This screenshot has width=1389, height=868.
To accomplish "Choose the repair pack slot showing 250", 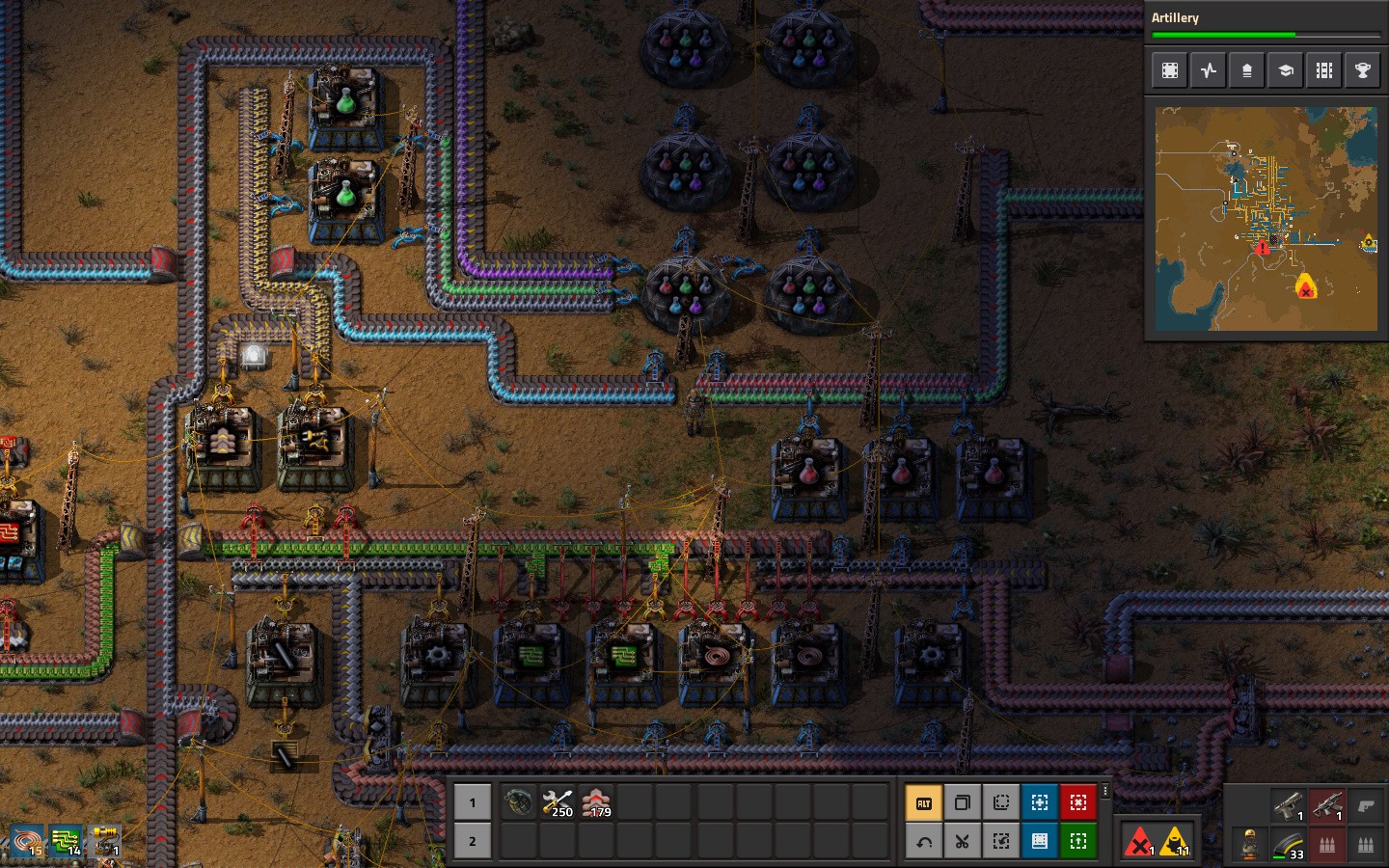I will coord(558,802).
